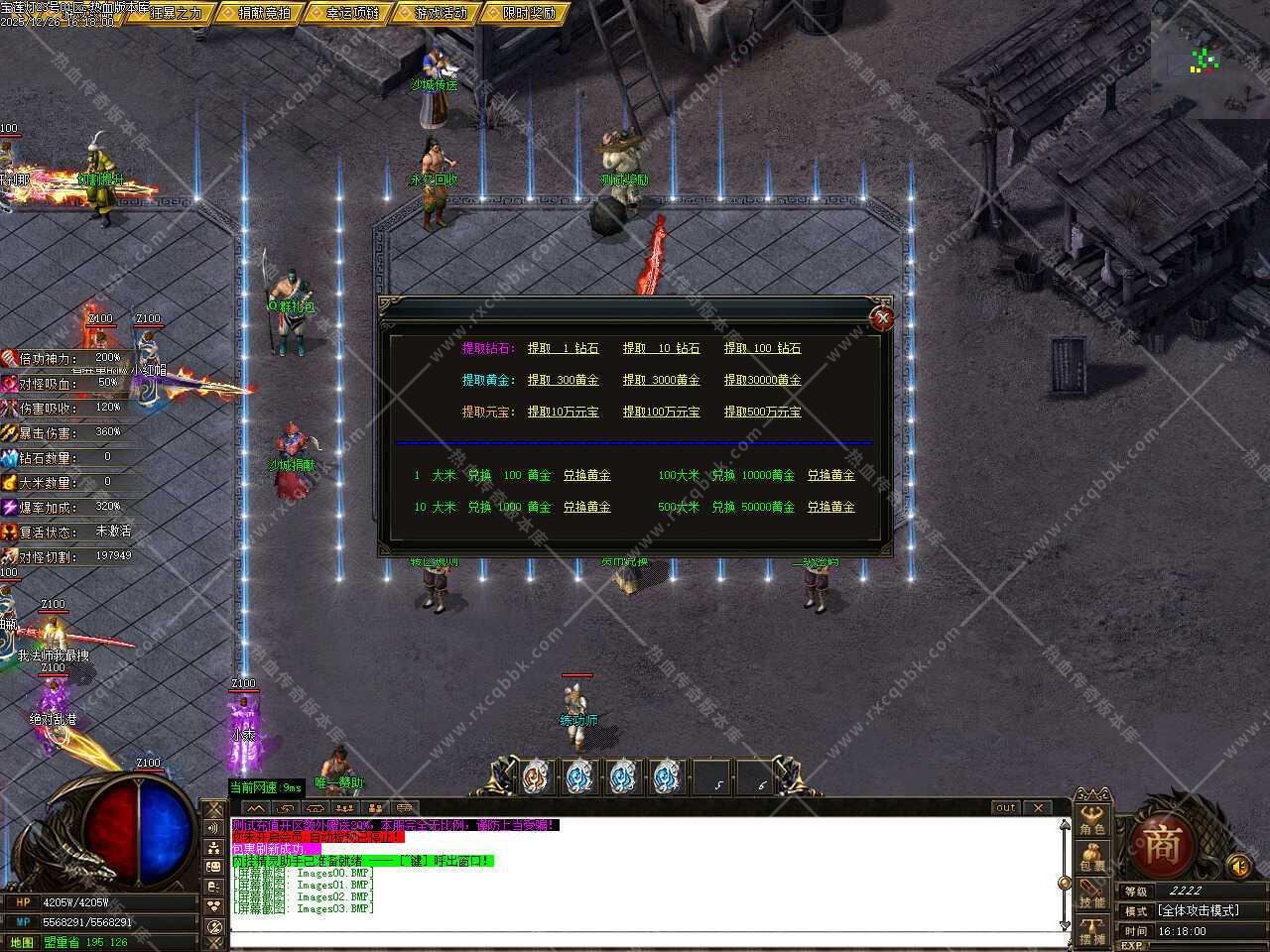Open the 狂暴之力 top menu
The width and height of the screenshot is (1270, 952).
169,13
